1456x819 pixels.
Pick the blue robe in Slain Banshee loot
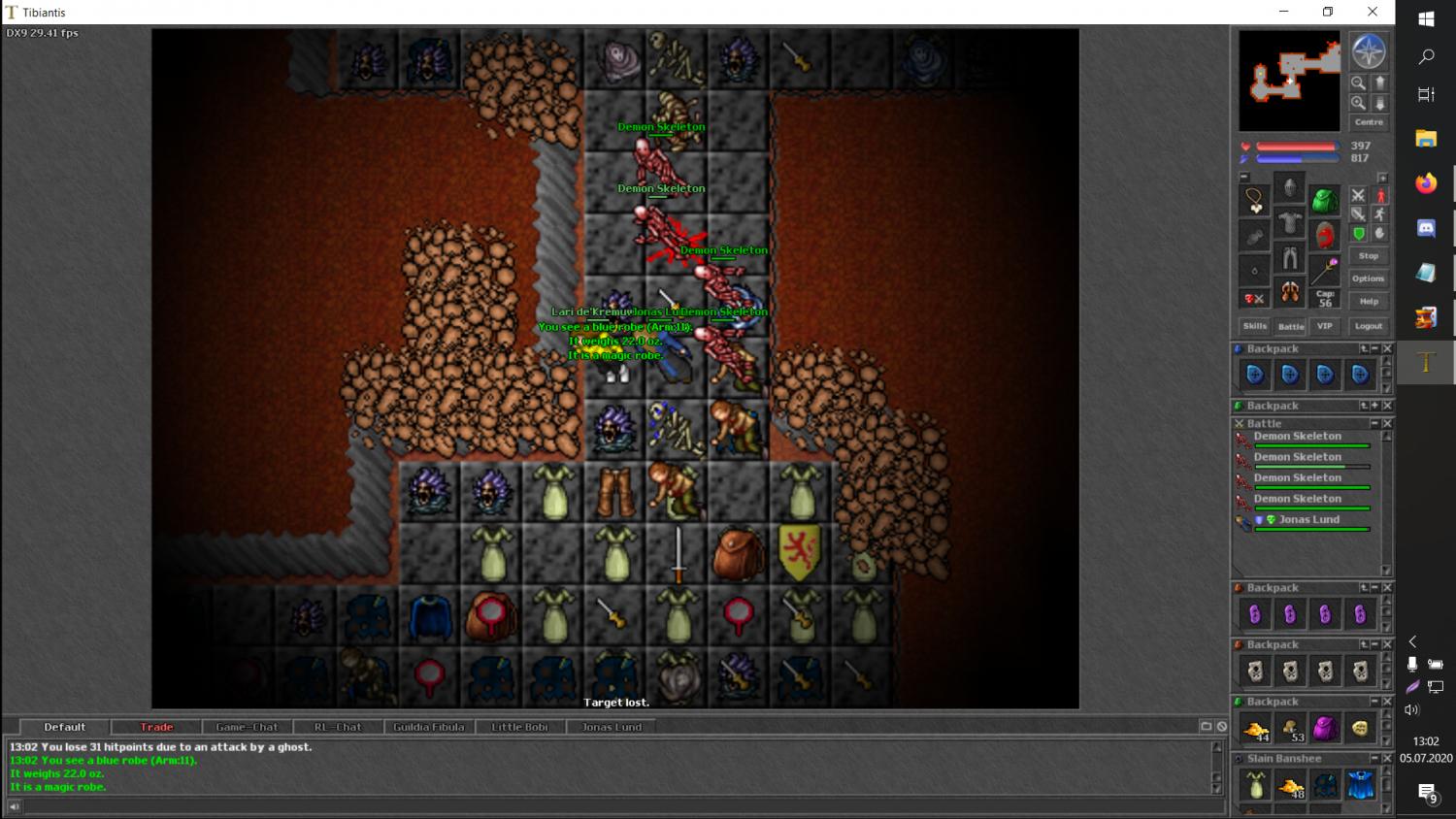[x=1360, y=785]
